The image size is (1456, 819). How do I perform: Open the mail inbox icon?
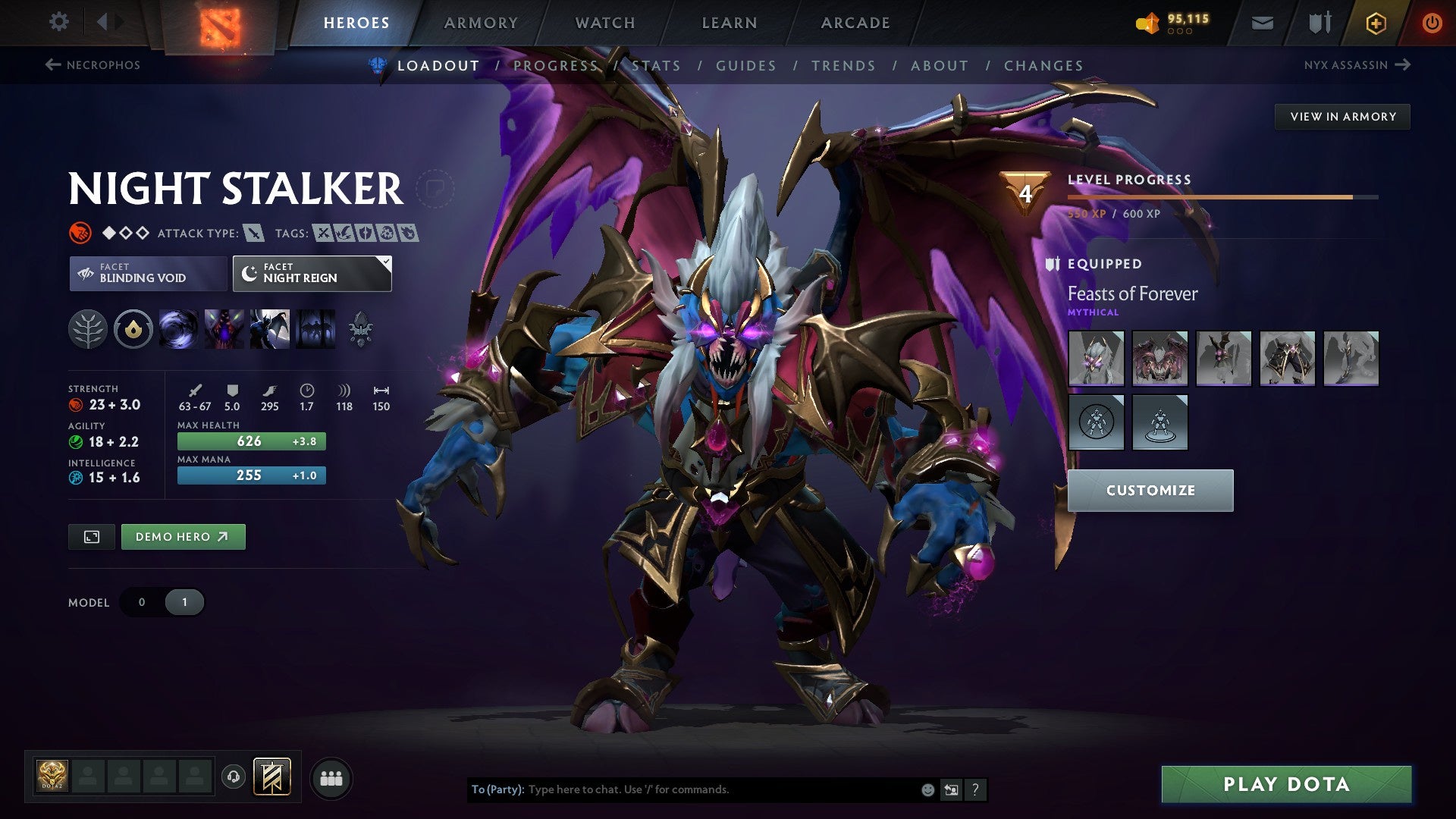[x=1262, y=22]
